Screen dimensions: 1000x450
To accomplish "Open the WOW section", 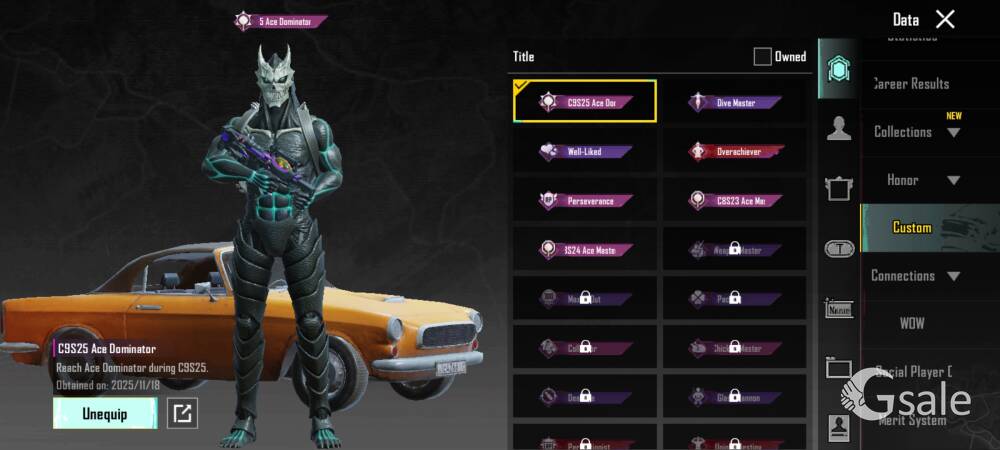I will (x=912, y=324).
